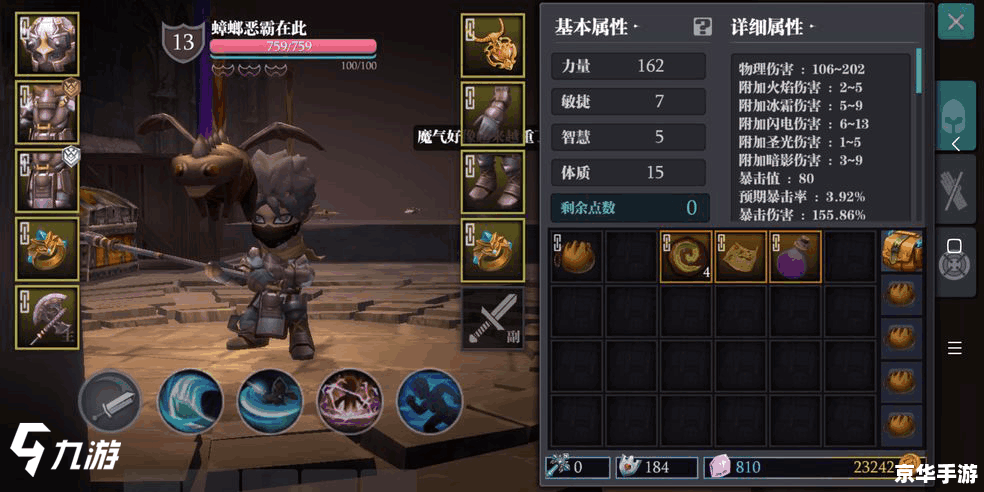The image size is (984, 492).
Task: Close the character panel with the X button
Action: click(x=956, y=22)
